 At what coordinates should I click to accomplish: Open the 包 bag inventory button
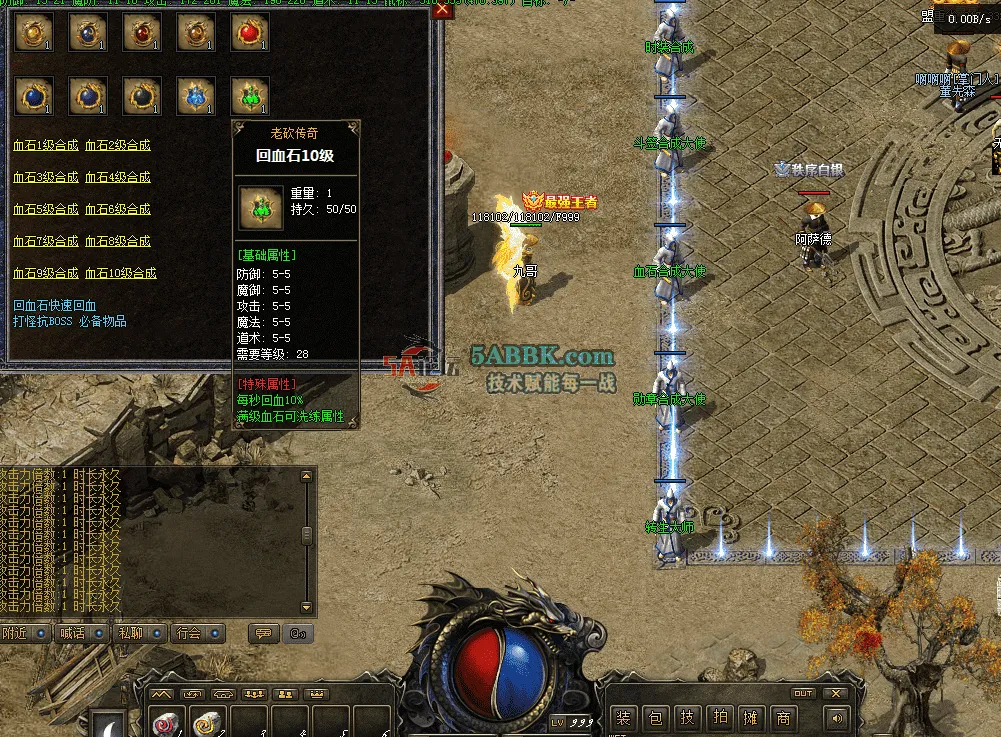coord(656,717)
